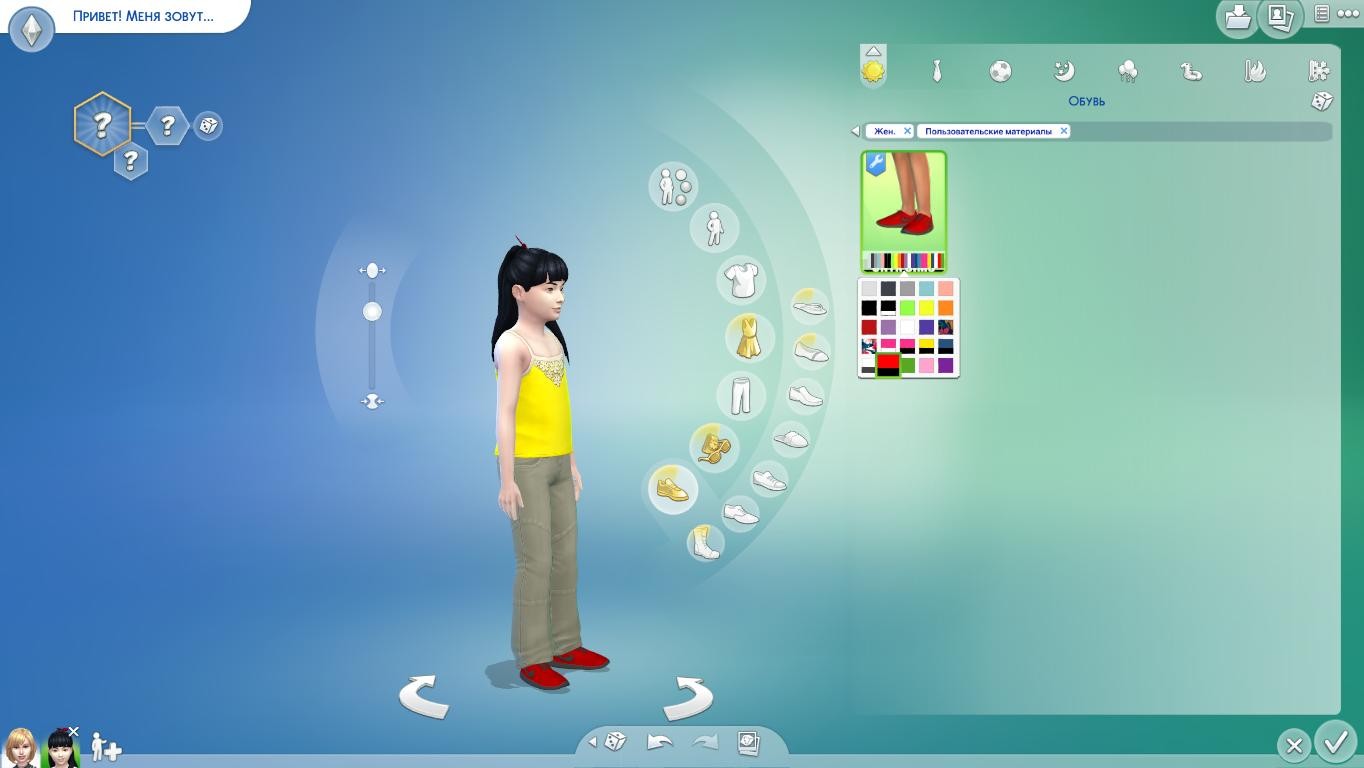Image resolution: width=1364 pixels, height=768 pixels.
Task: Switch to the athletic soccer ball tab
Action: coord(1000,71)
